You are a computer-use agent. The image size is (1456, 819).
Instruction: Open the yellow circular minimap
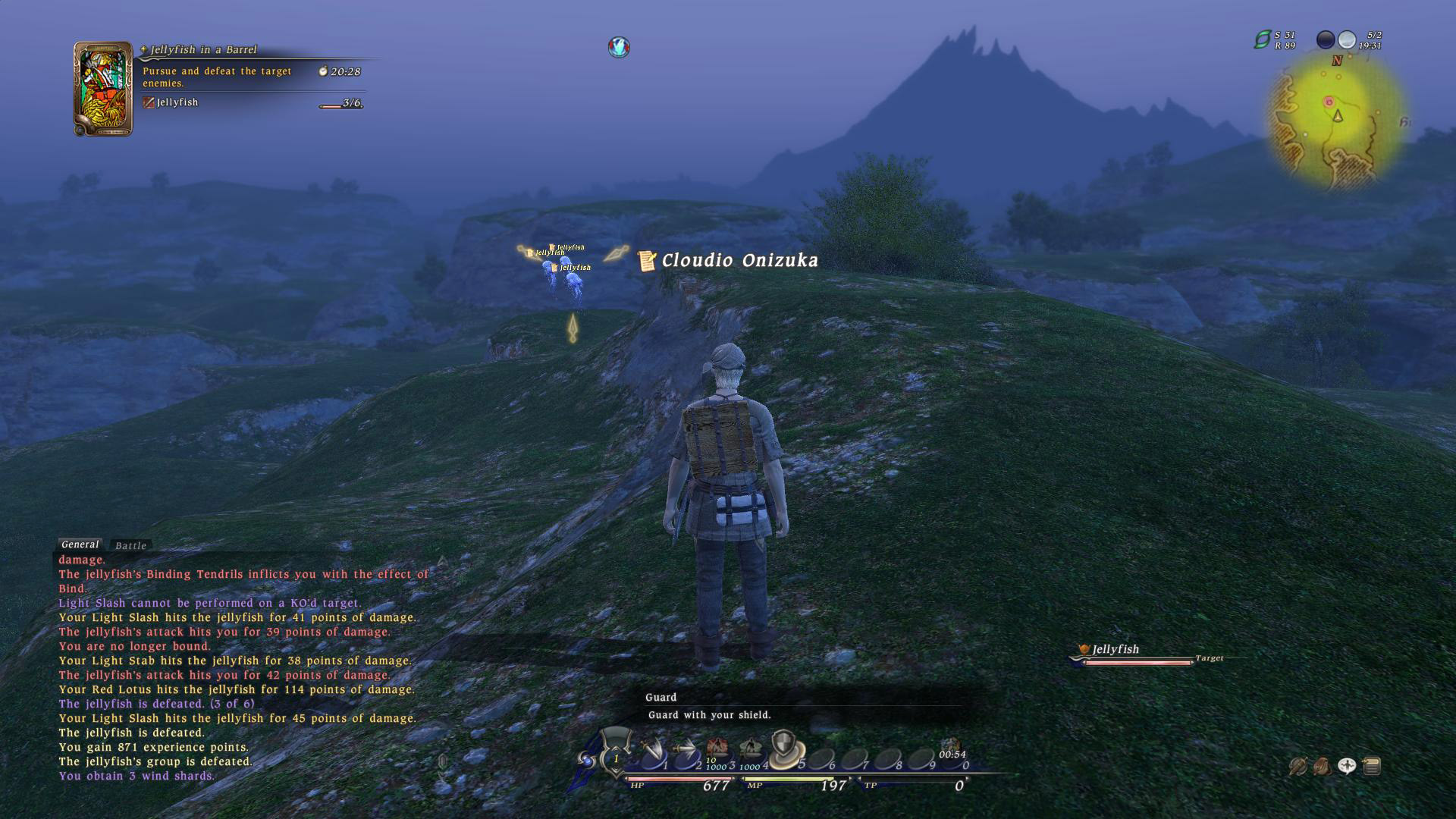click(x=1338, y=121)
